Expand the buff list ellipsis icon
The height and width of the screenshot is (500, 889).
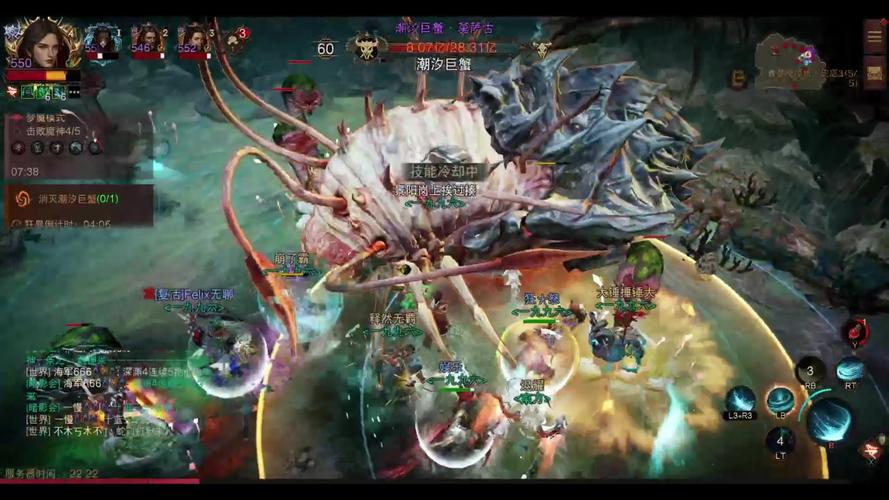point(75,92)
